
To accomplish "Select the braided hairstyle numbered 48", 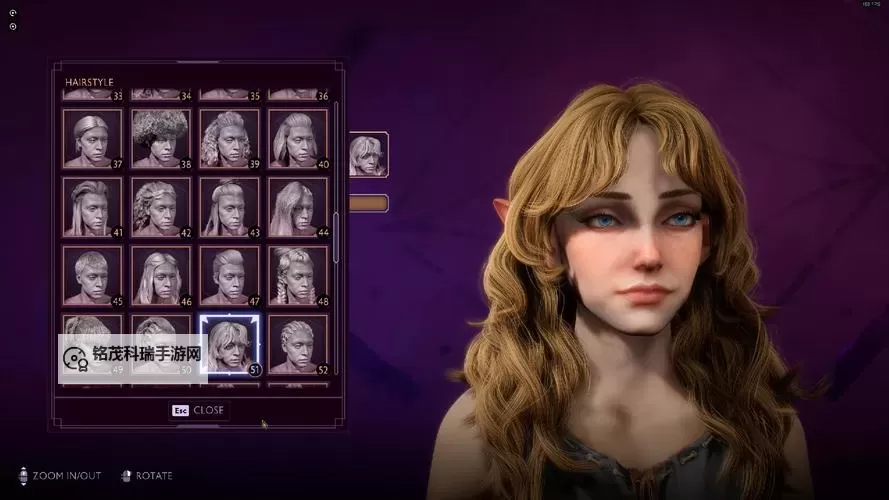I will (298, 275).
